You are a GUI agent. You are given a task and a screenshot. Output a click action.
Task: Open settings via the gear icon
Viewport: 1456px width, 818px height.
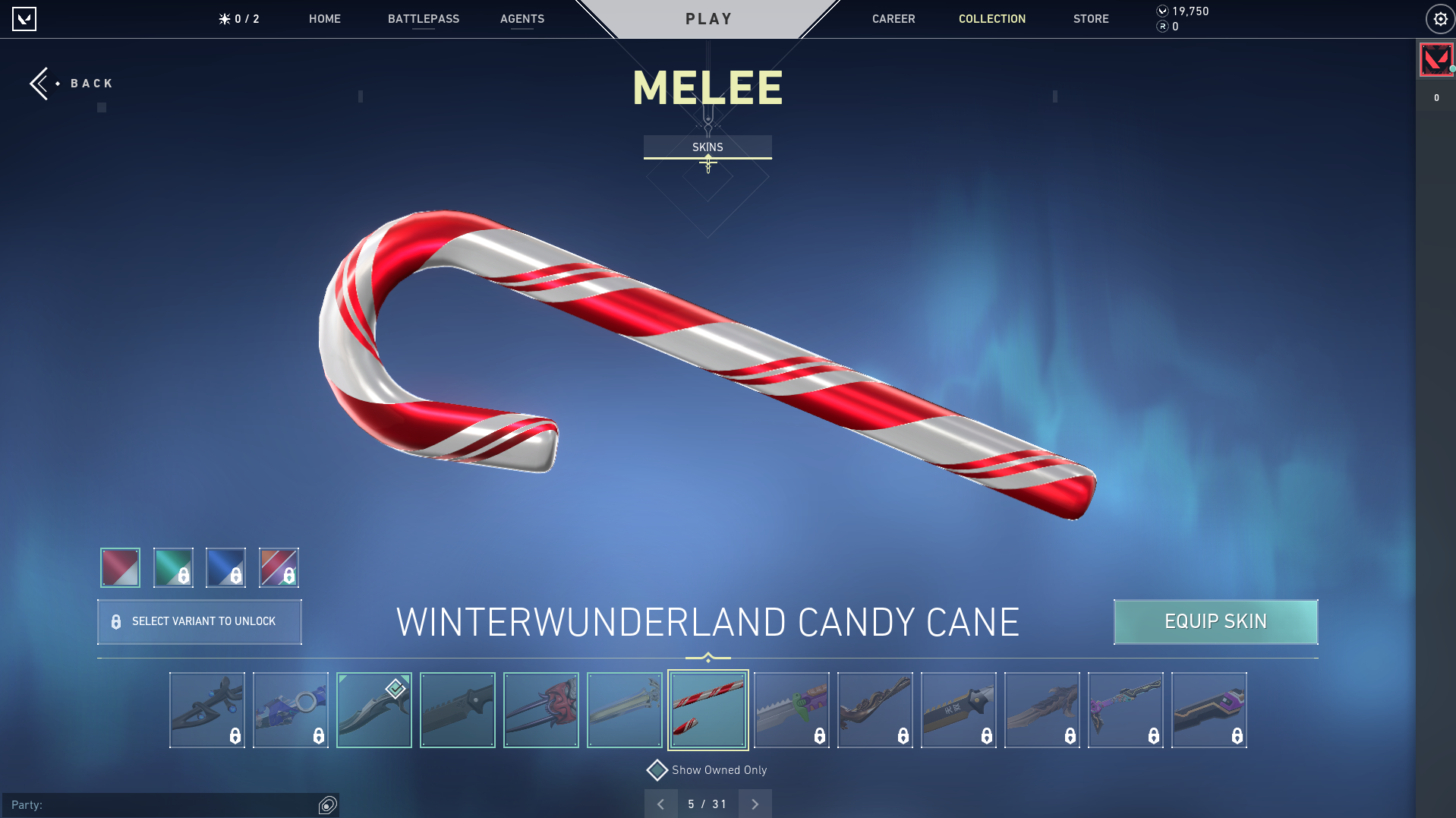pos(1439,19)
